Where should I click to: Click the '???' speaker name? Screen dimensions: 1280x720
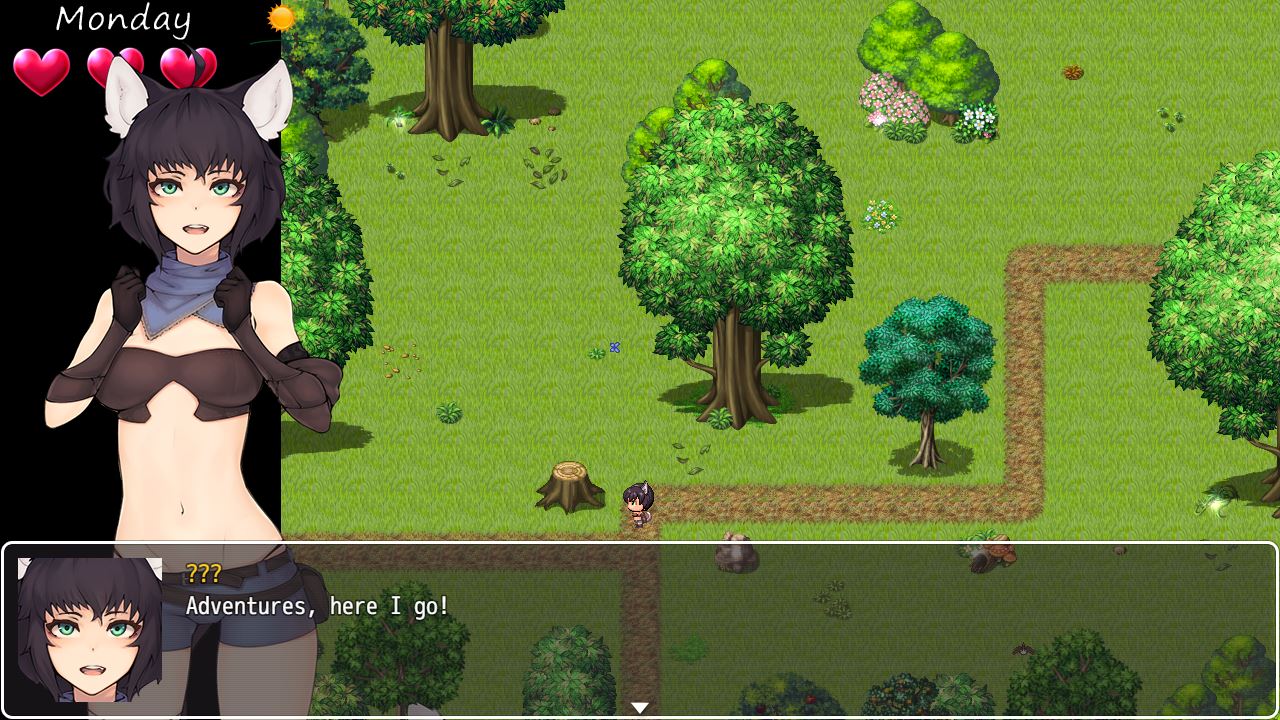coord(203,574)
